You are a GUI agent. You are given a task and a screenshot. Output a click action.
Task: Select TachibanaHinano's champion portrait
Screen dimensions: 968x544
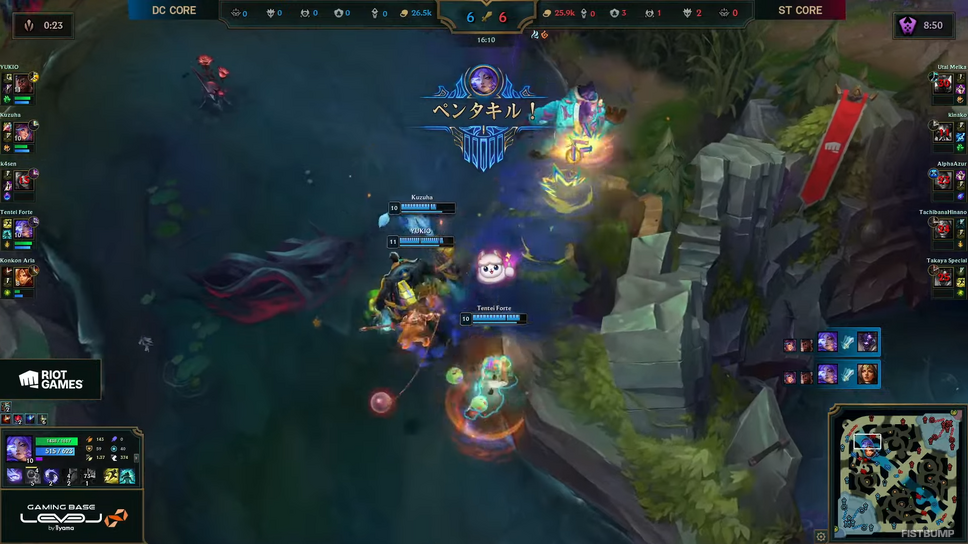tap(943, 229)
